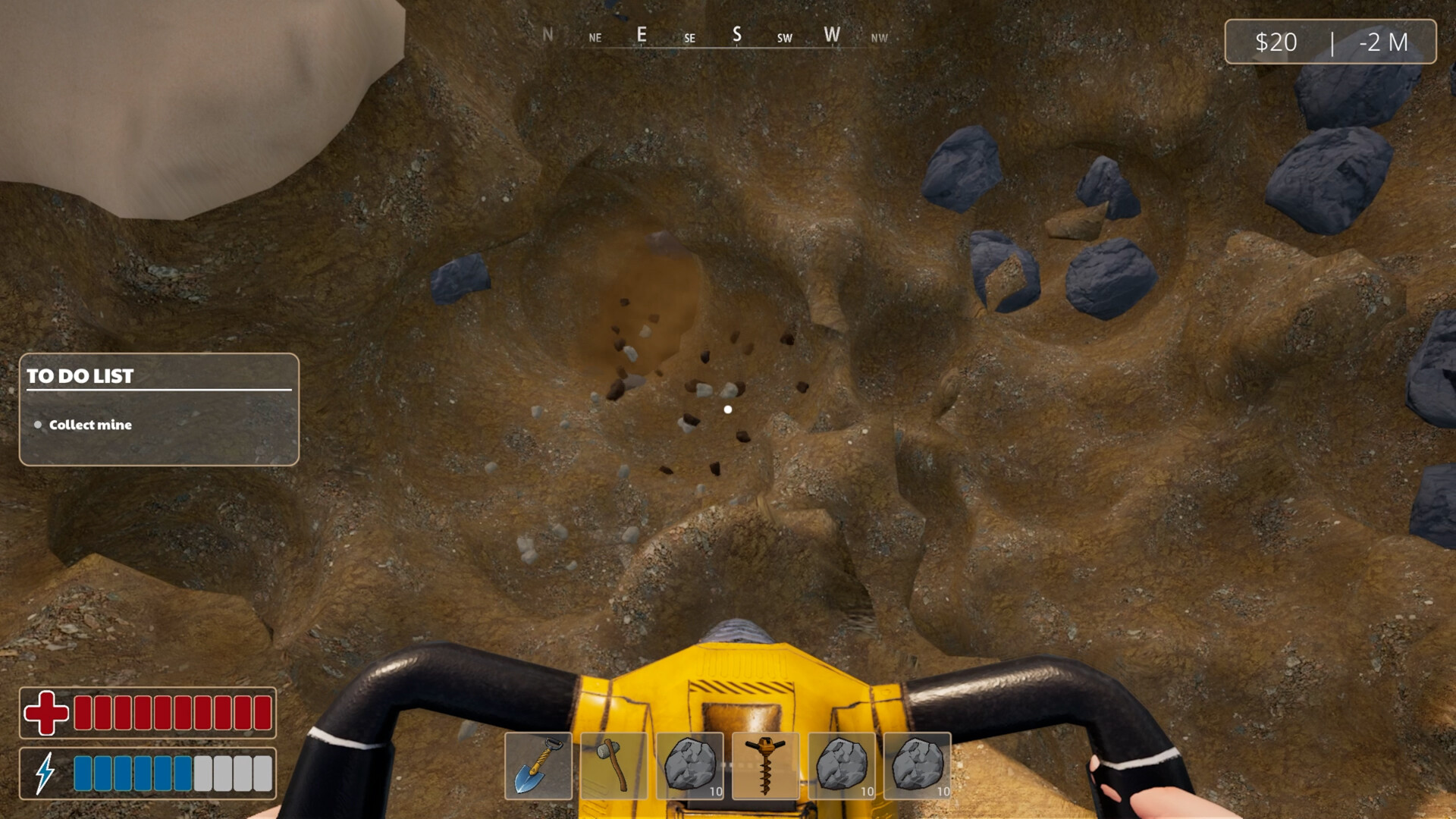The width and height of the screenshot is (1456, 819).
Task: Select the first rock stack of 10
Action: pyautogui.click(x=692, y=766)
